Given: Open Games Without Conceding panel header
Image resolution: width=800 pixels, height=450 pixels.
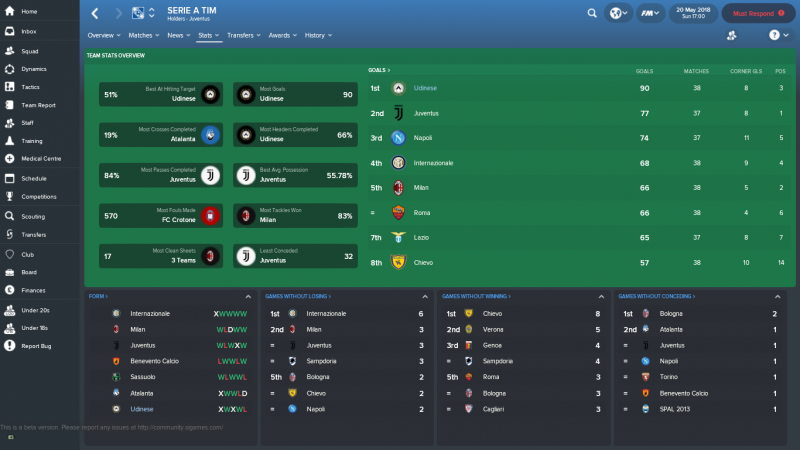Looking at the screenshot, I should (x=652, y=296).
